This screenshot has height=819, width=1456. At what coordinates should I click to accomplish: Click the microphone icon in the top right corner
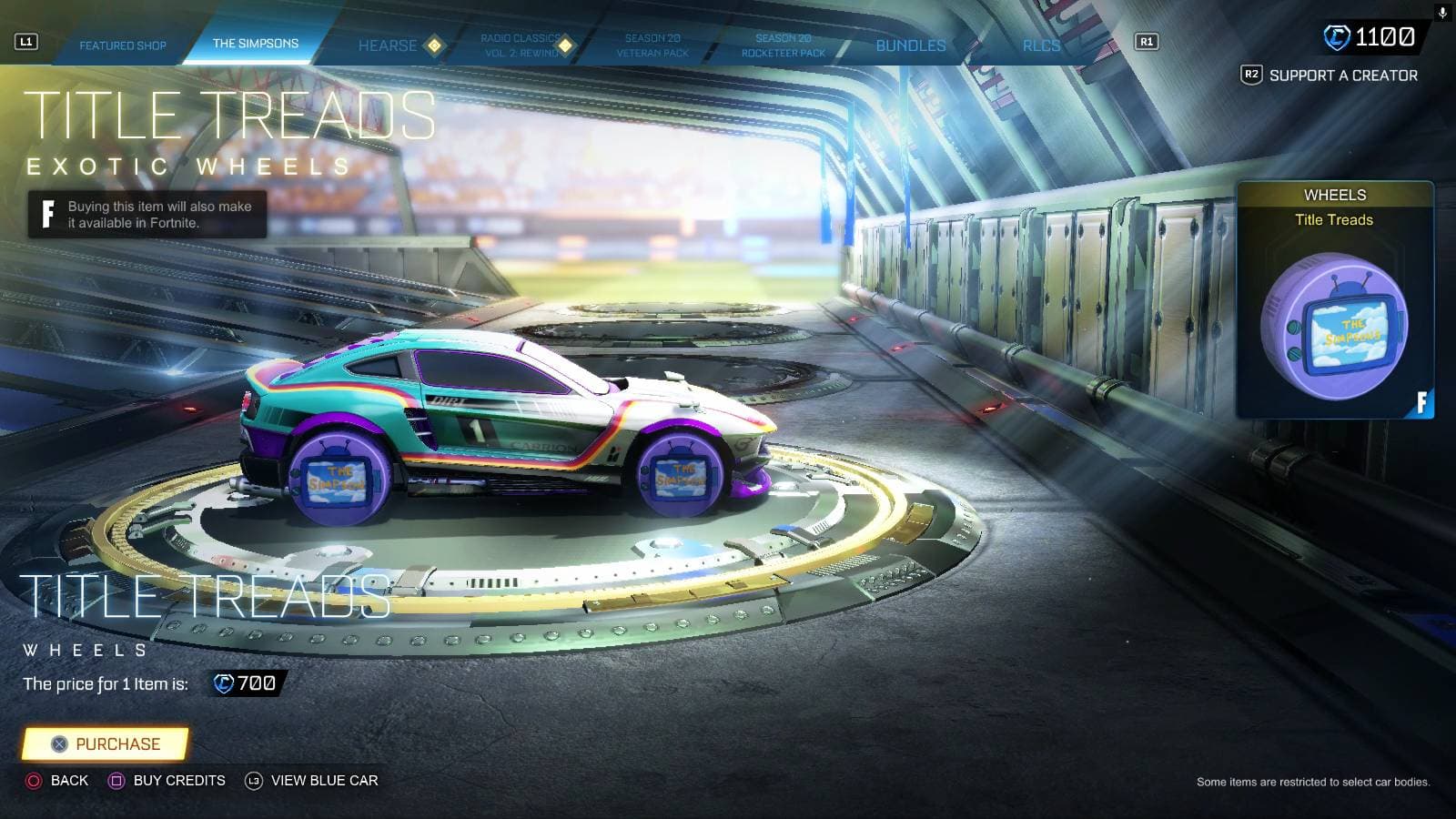pyautogui.click(x=1441, y=11)
